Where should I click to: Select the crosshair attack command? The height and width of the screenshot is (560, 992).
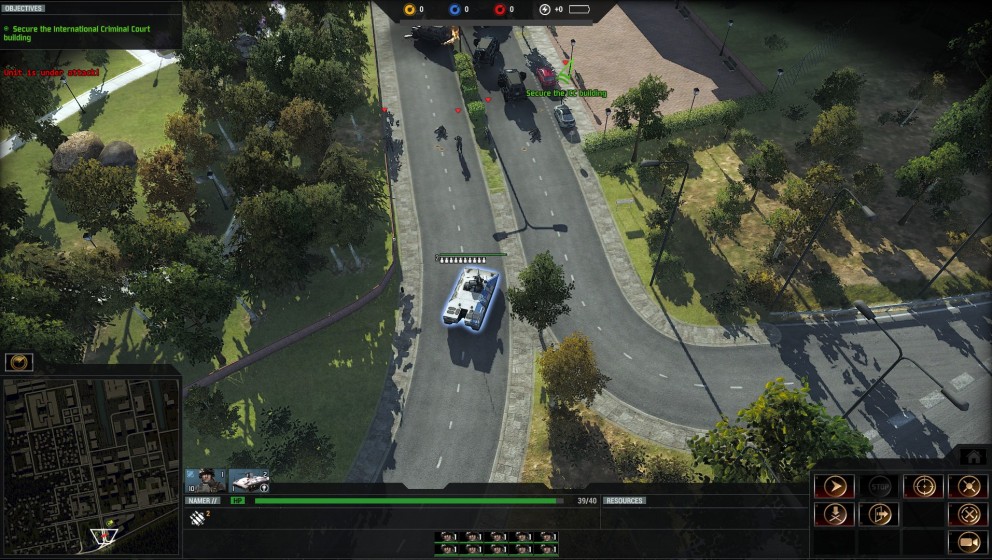coord(923,487)
